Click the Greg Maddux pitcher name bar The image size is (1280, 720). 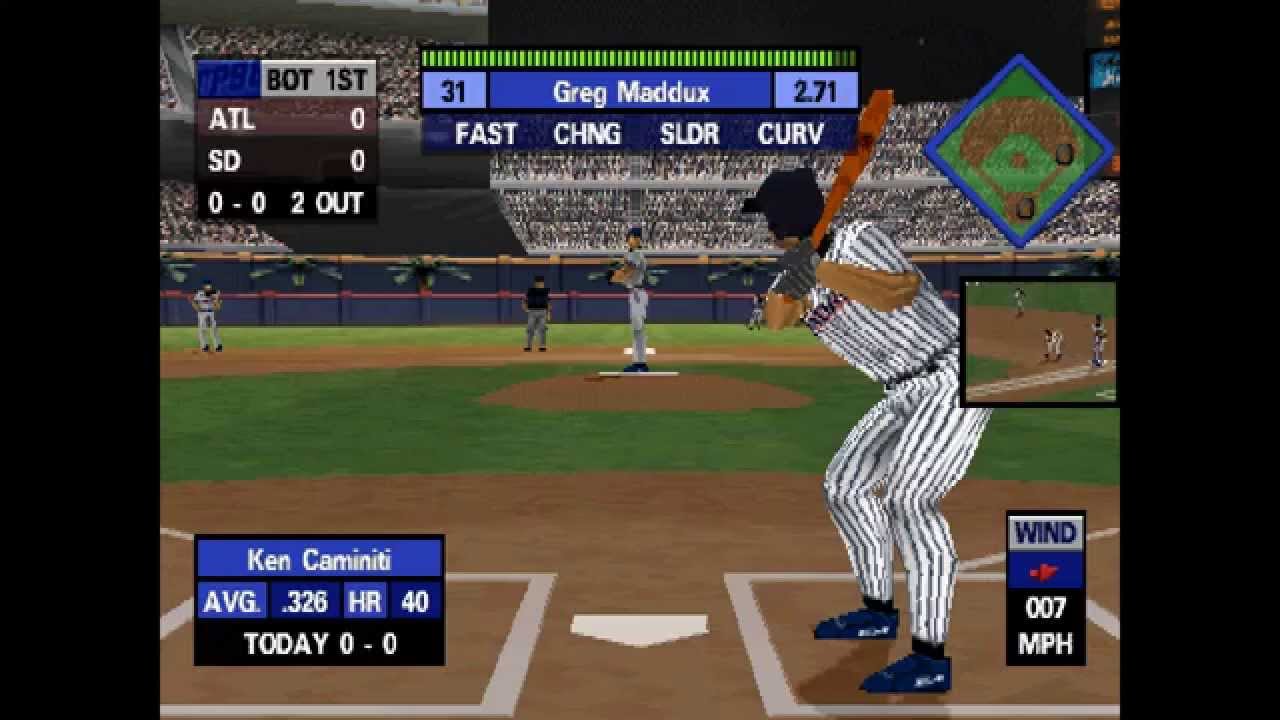click(630, 92)
